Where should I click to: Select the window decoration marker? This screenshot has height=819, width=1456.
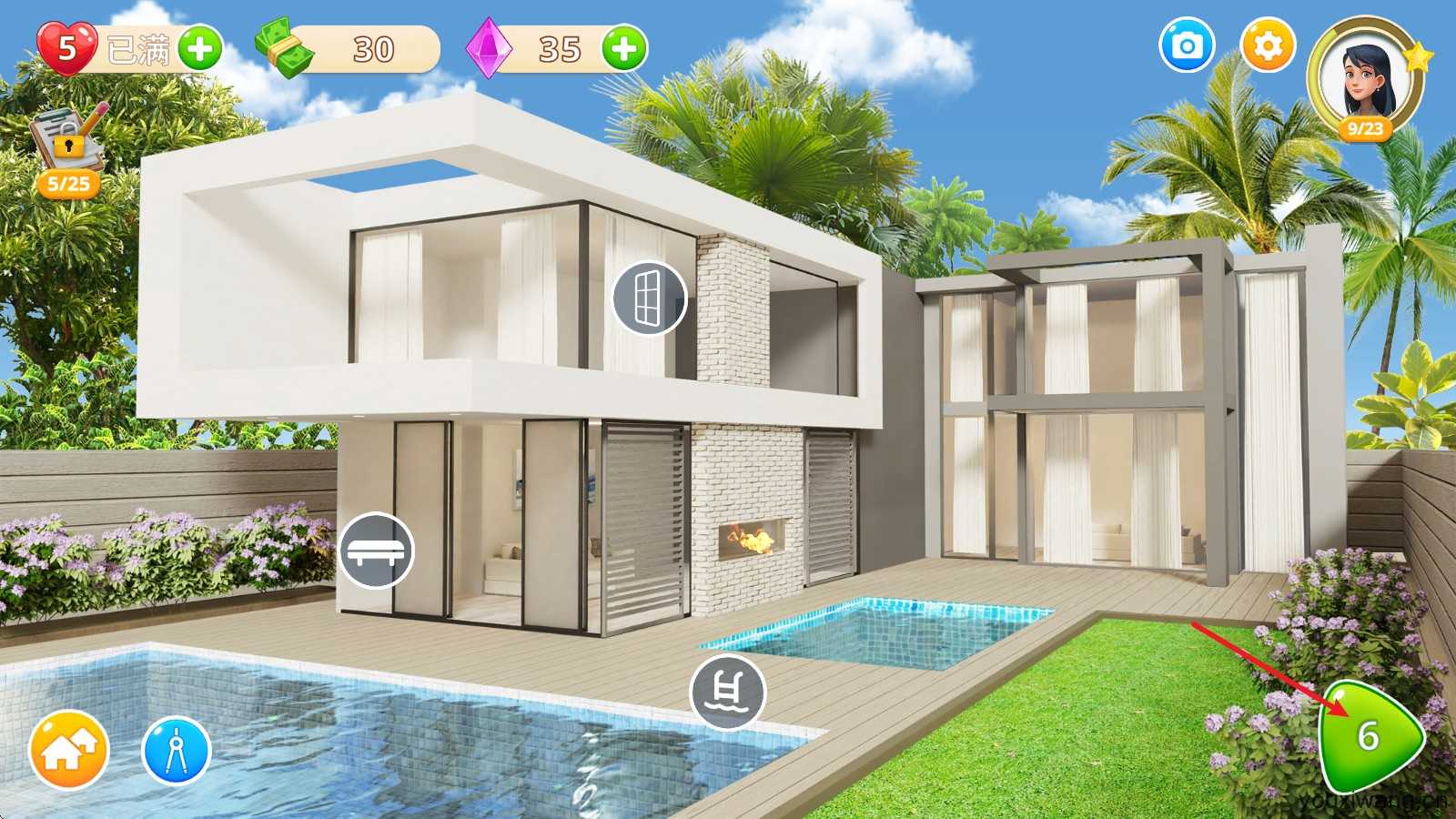[648, 298]
